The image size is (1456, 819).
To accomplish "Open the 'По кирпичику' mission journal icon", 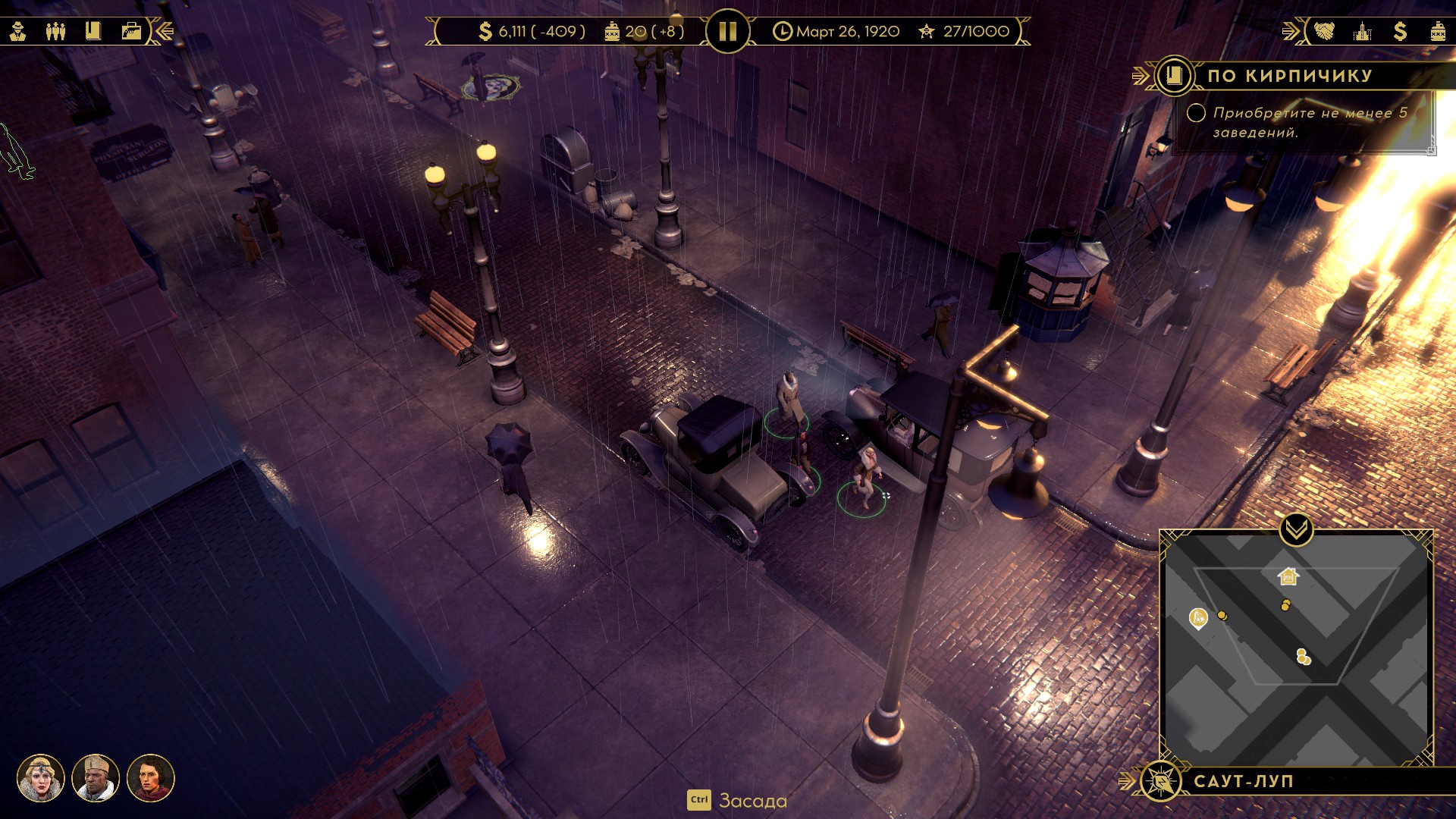I will [1174, 76].
